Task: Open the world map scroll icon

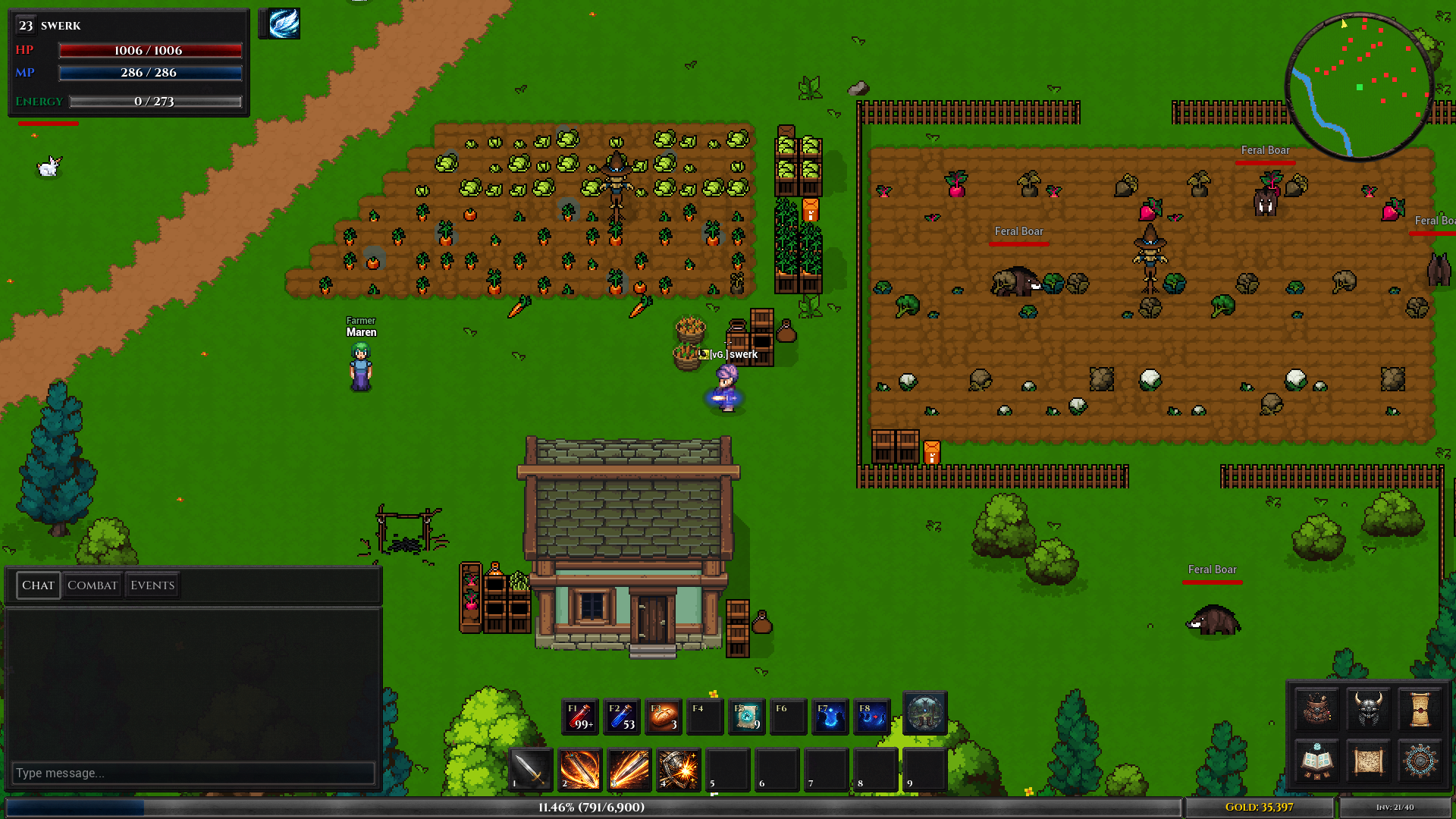Action: [1368, 762]
